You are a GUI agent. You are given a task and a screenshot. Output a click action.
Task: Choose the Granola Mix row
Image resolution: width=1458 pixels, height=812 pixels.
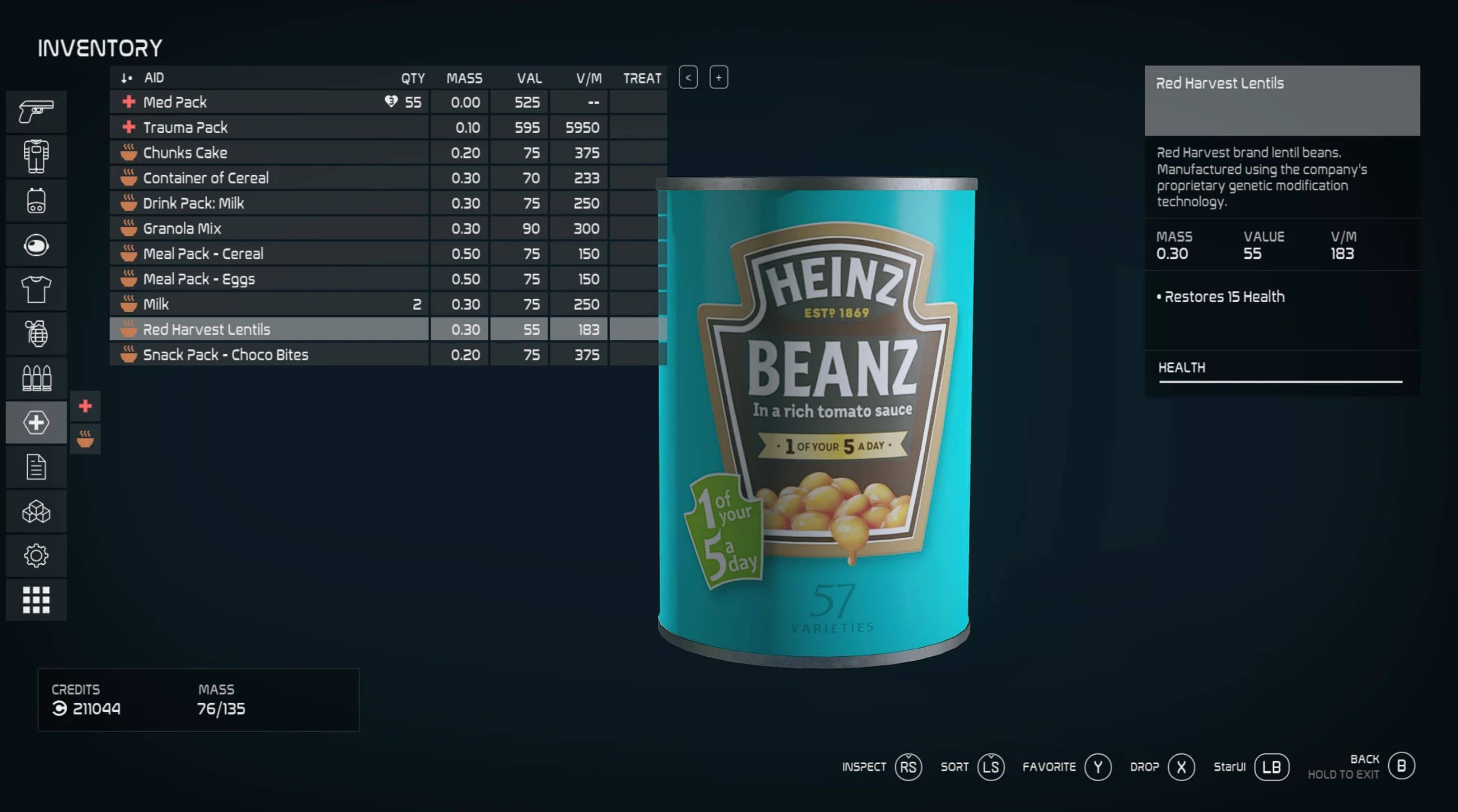click(x=269, y=229)
